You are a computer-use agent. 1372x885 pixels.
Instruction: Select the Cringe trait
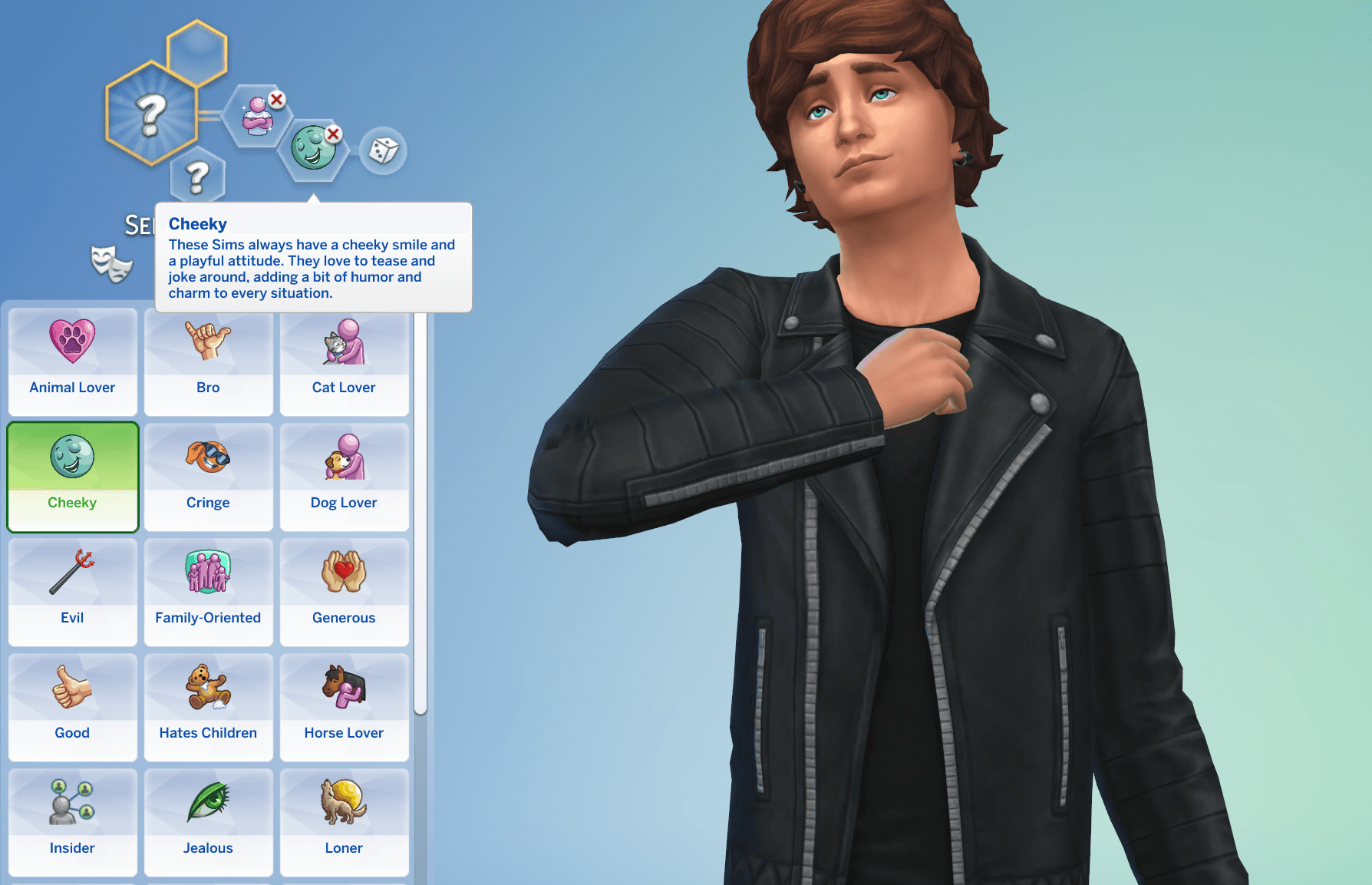pos(208,476)
